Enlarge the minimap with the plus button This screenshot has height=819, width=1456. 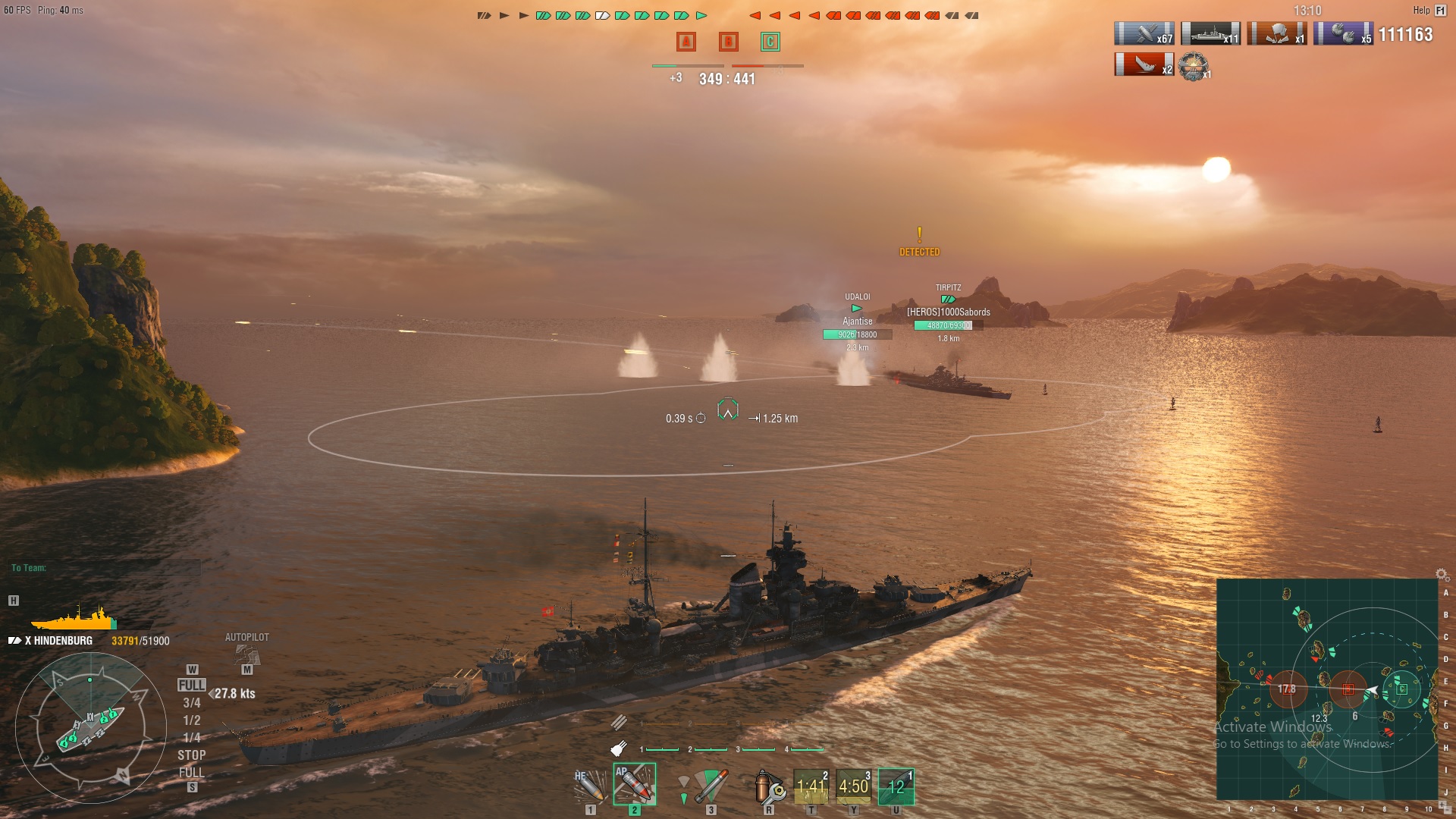pos(1442,804)
